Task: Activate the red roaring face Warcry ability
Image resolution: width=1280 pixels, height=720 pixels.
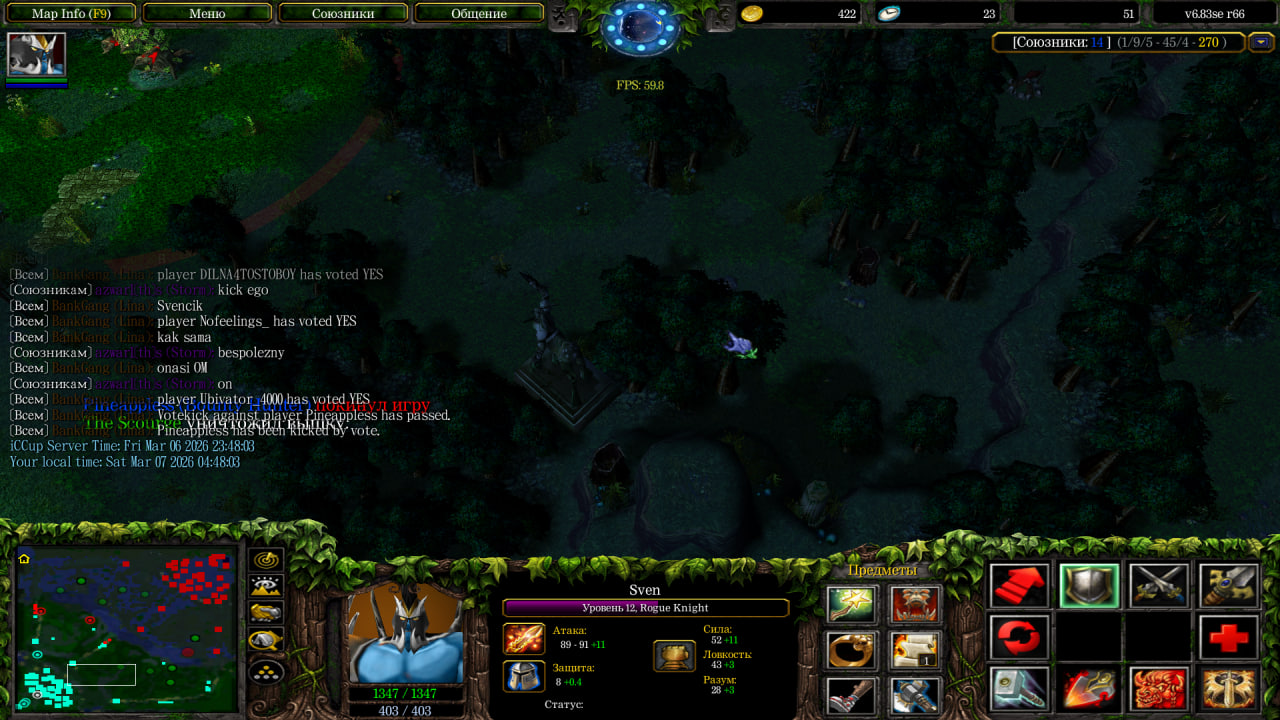Action: 1158,689
